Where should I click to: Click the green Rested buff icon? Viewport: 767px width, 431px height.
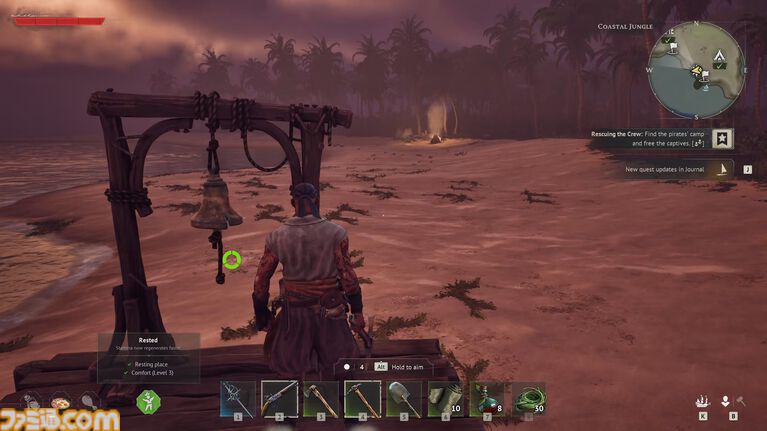[148, 401]
